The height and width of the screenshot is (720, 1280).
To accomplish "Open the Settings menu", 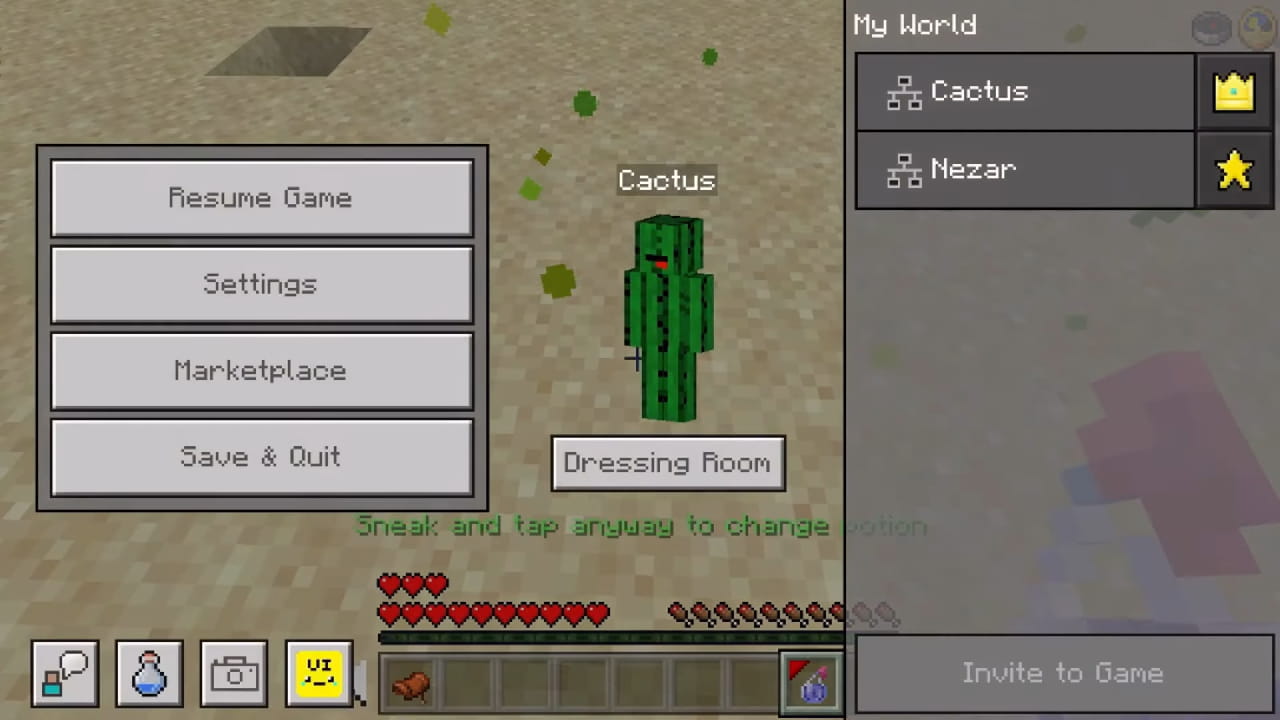I will click(x=261, y=284).
